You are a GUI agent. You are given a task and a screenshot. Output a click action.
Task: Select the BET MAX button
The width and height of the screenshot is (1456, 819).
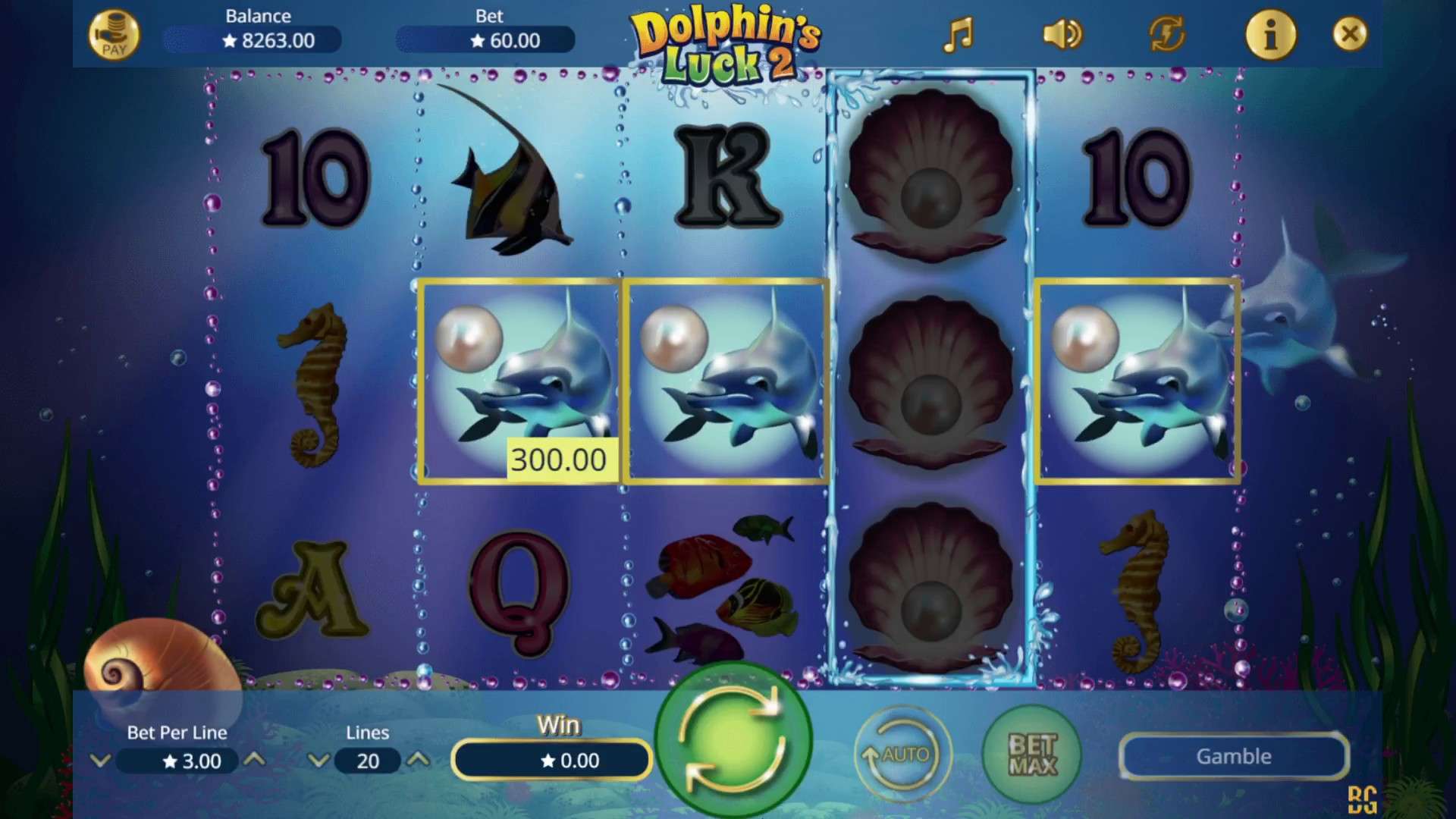(x=1031, y=755)
